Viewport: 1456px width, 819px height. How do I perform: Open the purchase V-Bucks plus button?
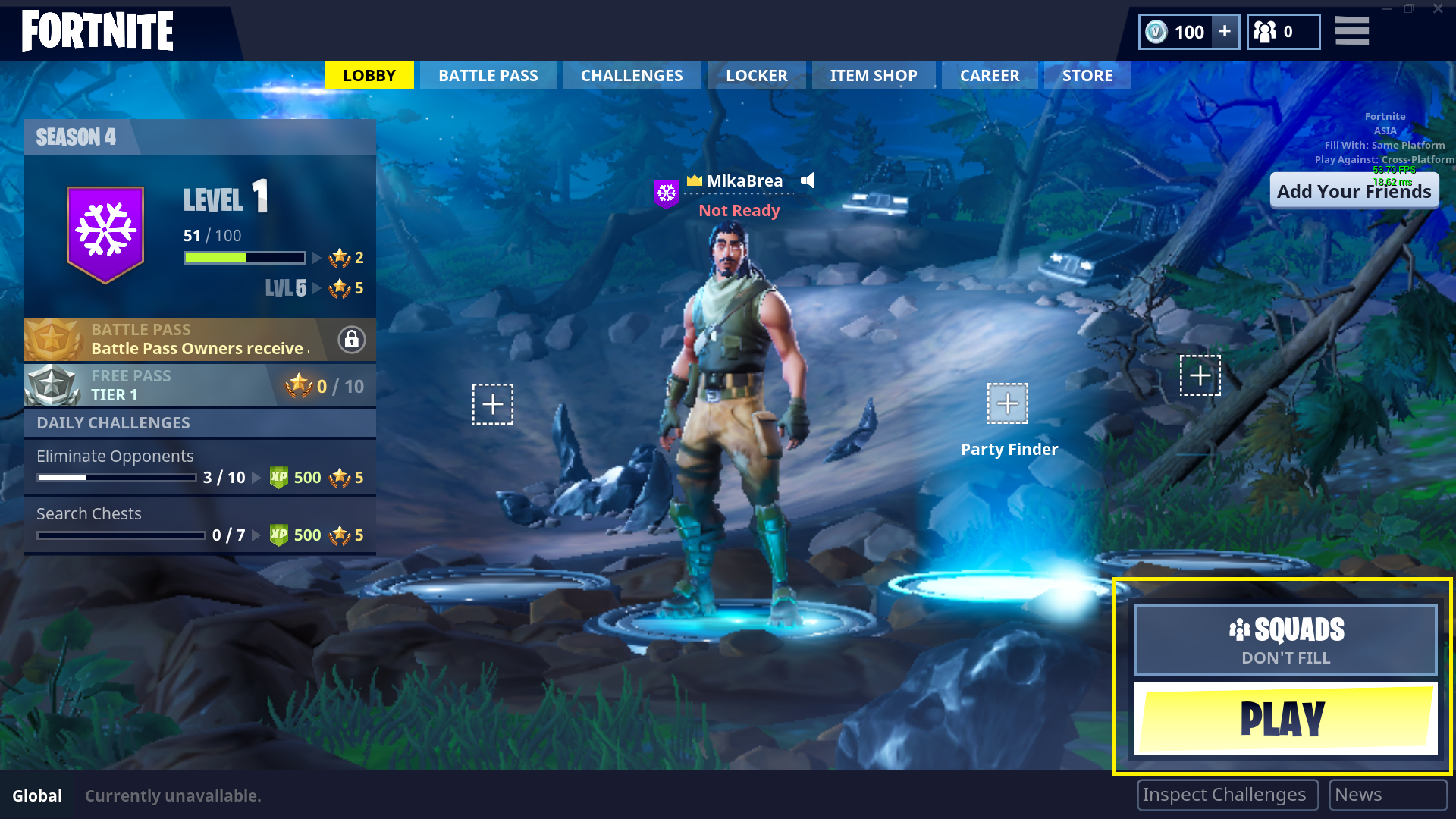tap(1224, 32)
